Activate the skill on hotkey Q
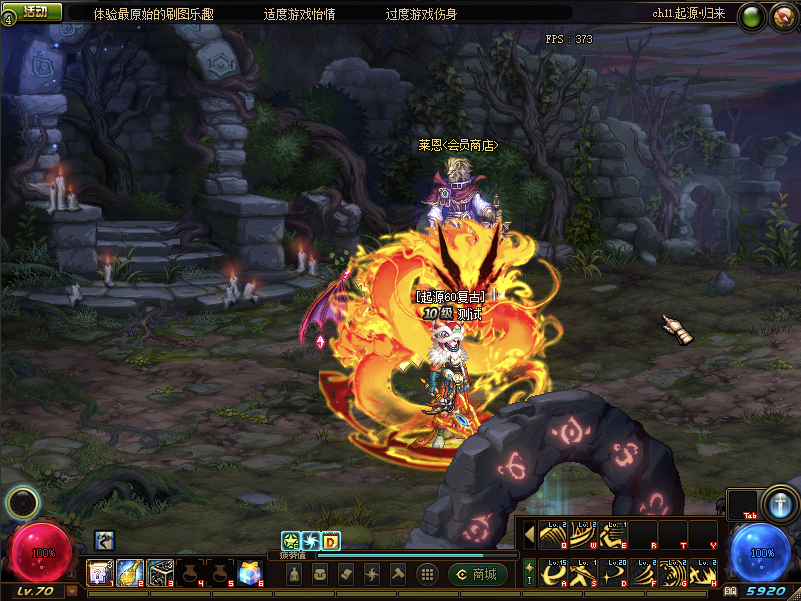Viewport: 801px width, 601px height. pos(554,535)
